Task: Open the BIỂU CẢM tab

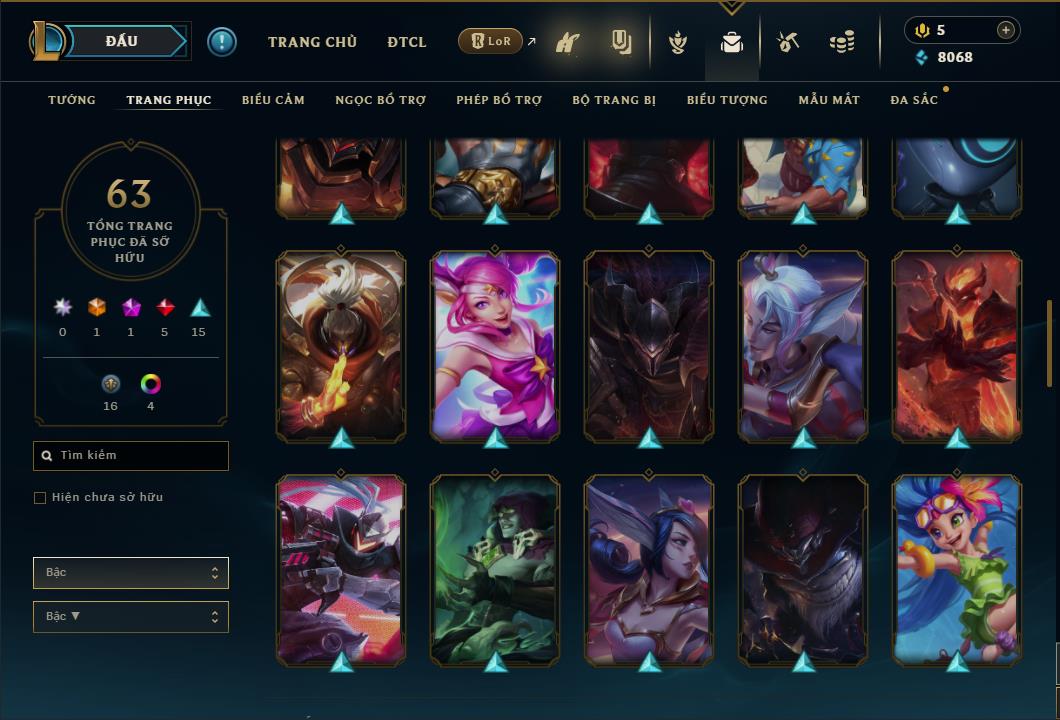Action: click(273, 100)
